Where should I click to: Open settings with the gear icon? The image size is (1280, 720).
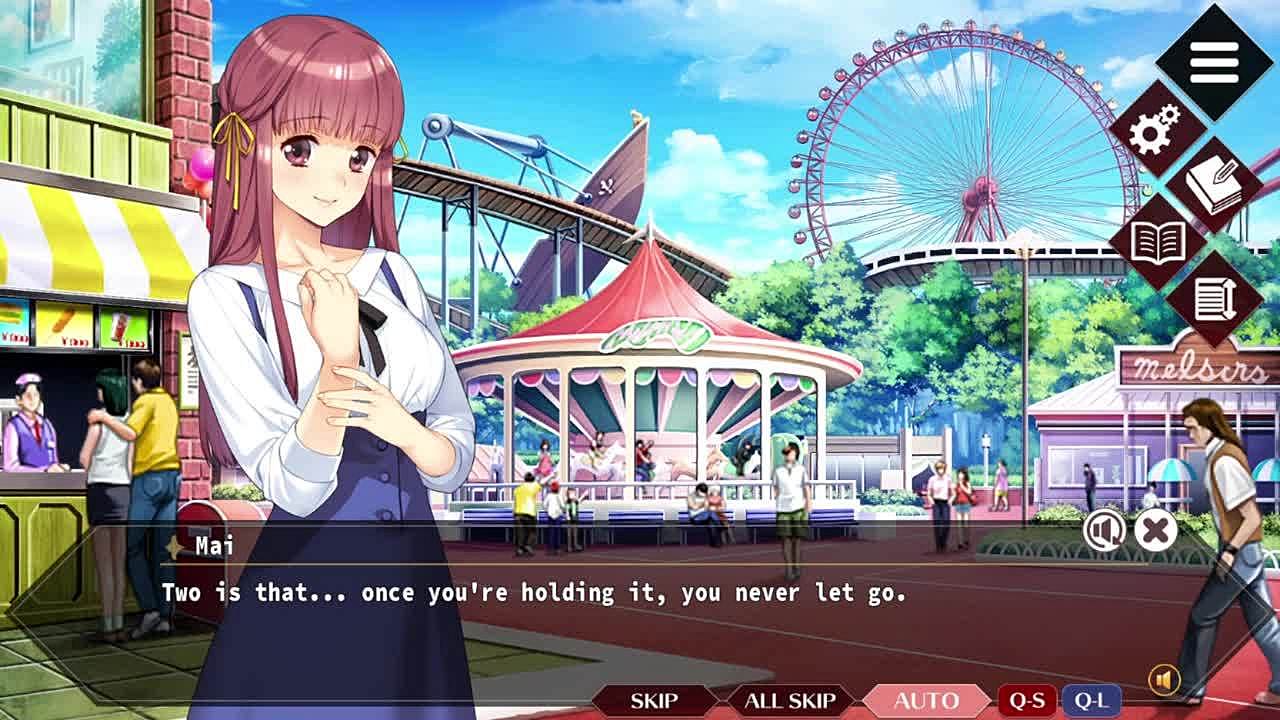tap(1157, 128)
